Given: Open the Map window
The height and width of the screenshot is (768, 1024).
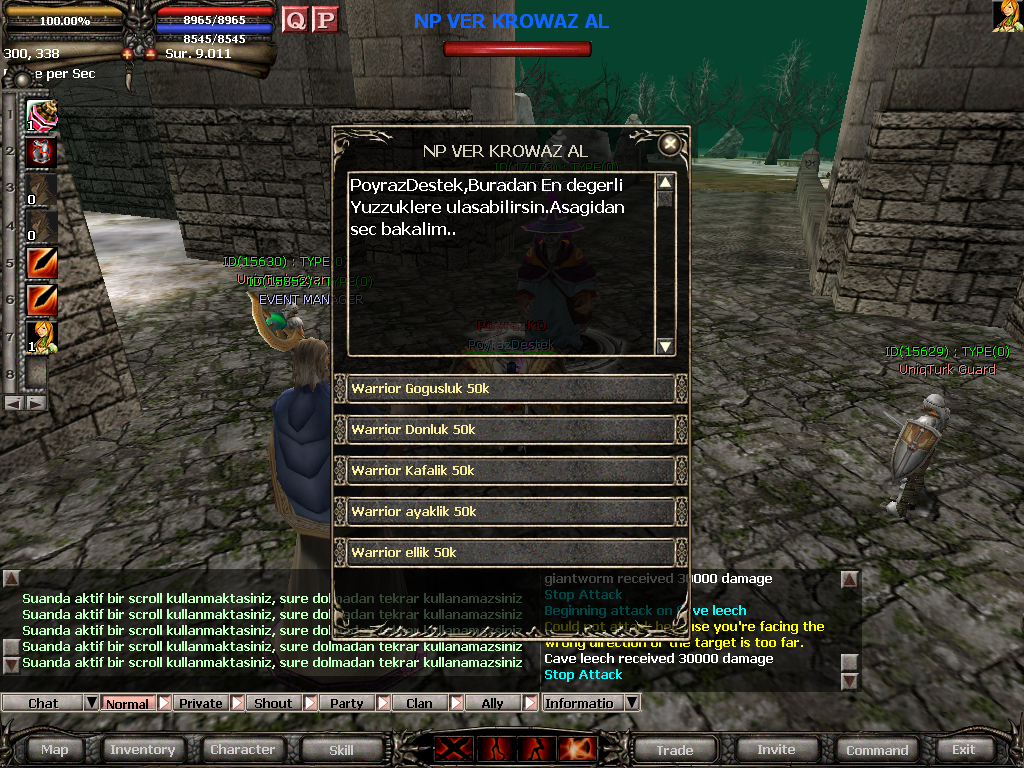Looking at the screenshot, I should tap(55, 749).
